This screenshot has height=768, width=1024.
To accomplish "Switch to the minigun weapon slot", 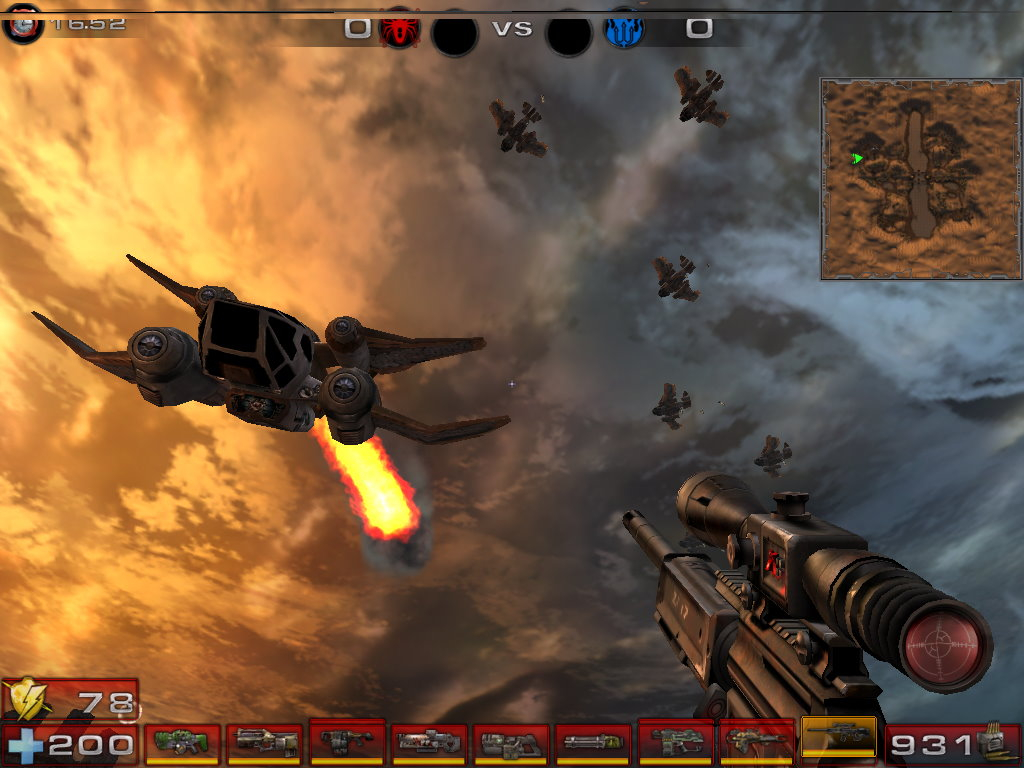I will 592,743.
